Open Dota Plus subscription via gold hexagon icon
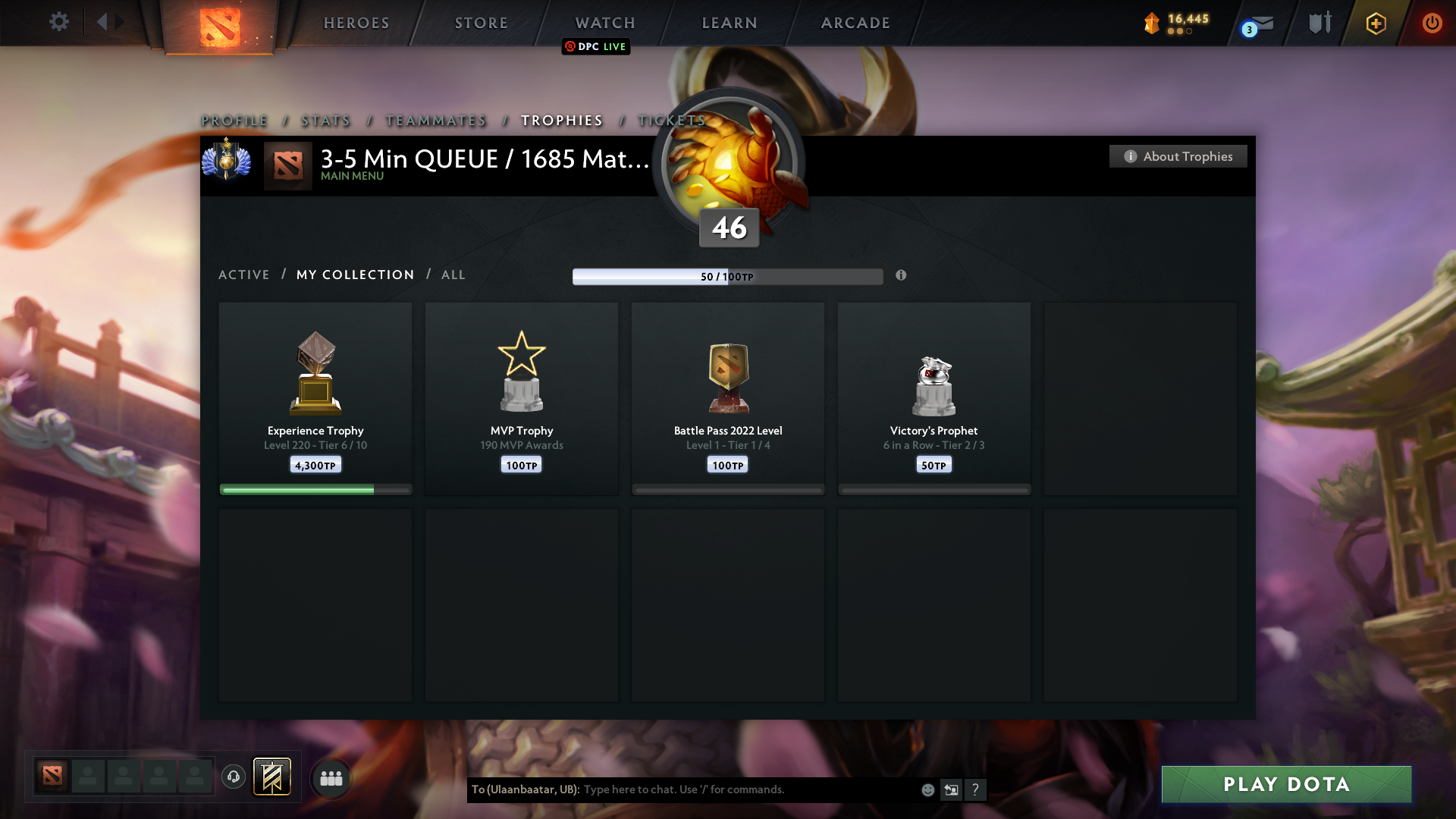 (x=1376, y=24)
